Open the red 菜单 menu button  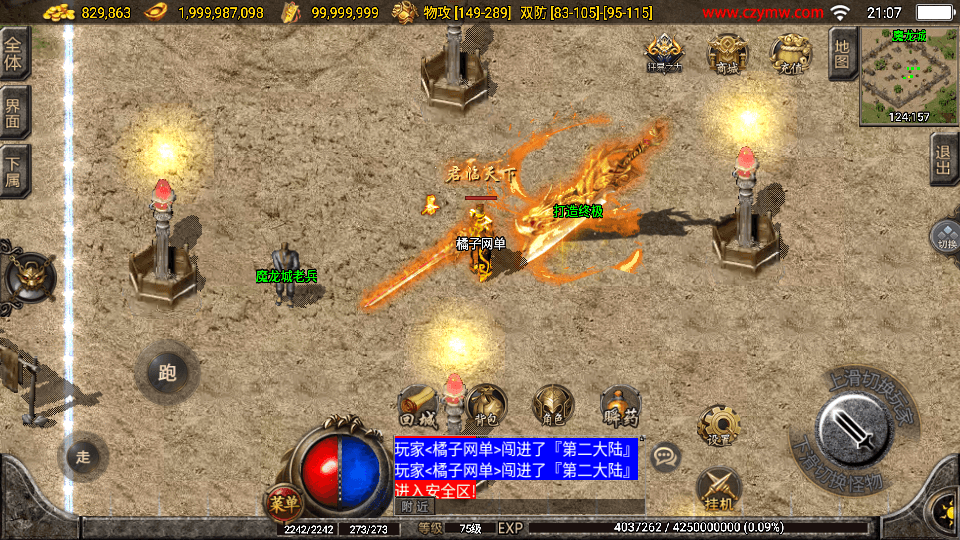click(281, 501)
